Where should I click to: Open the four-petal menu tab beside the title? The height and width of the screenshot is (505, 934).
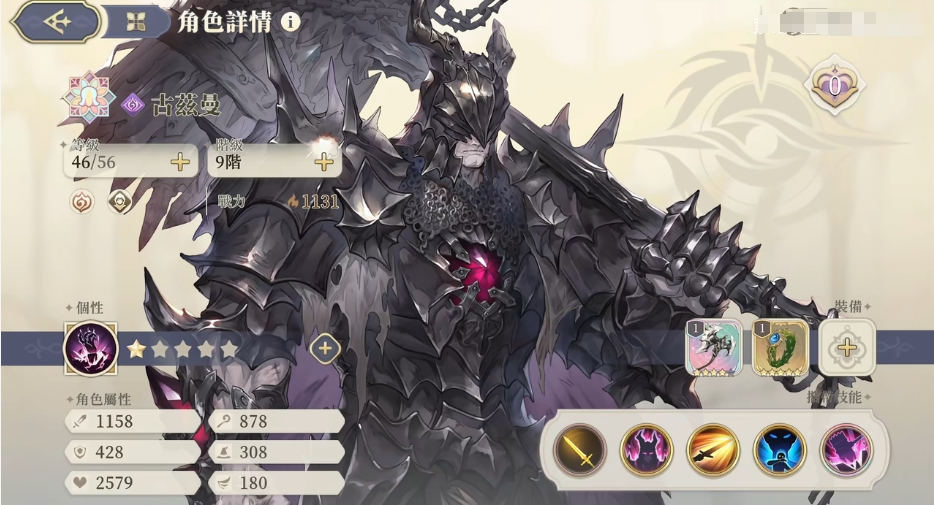[137, 21]
